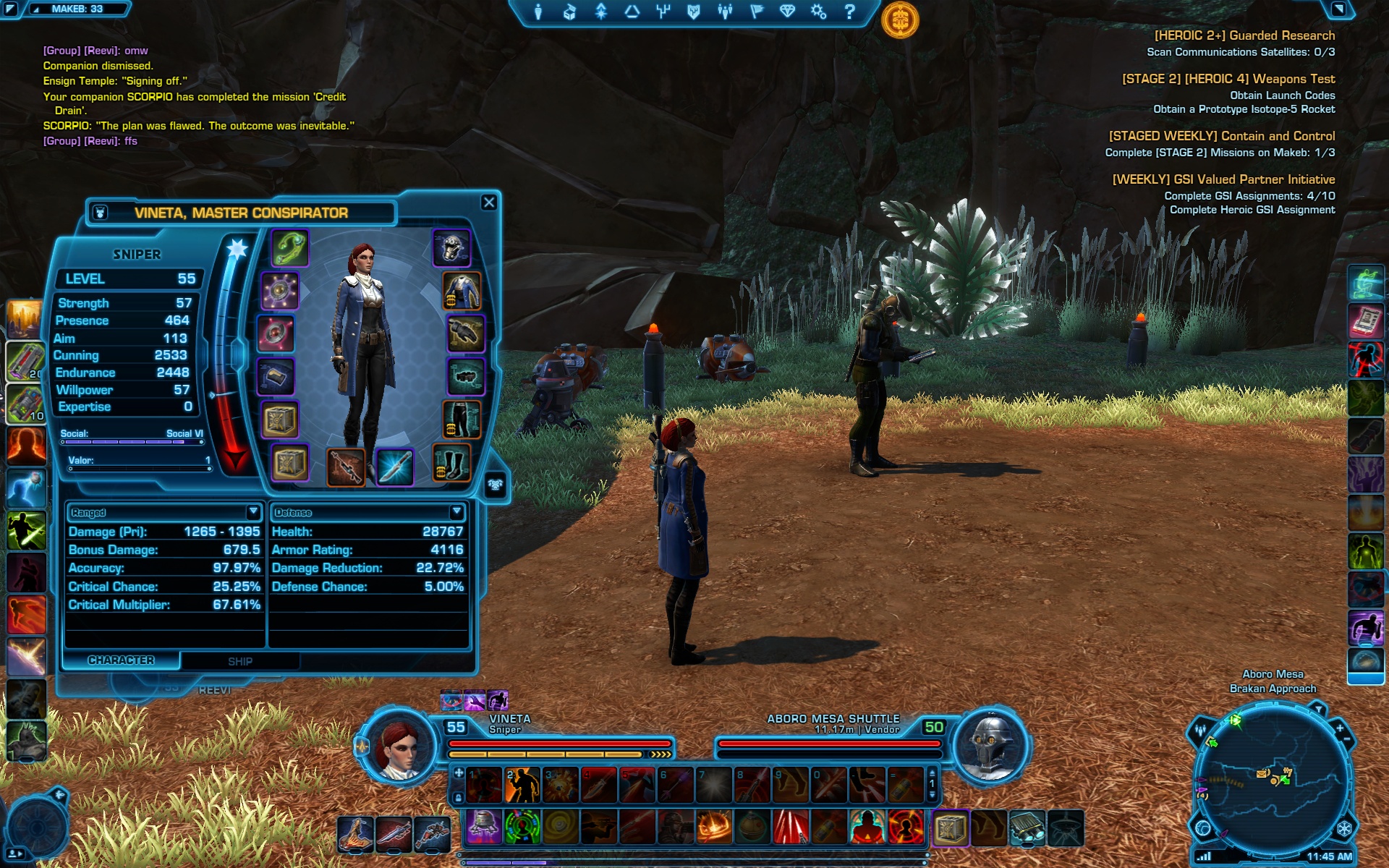The height and width of the screenshot is (868, 1389).
Task: Select the blue jacket chest slot
Action: click(x=462, y=291)
